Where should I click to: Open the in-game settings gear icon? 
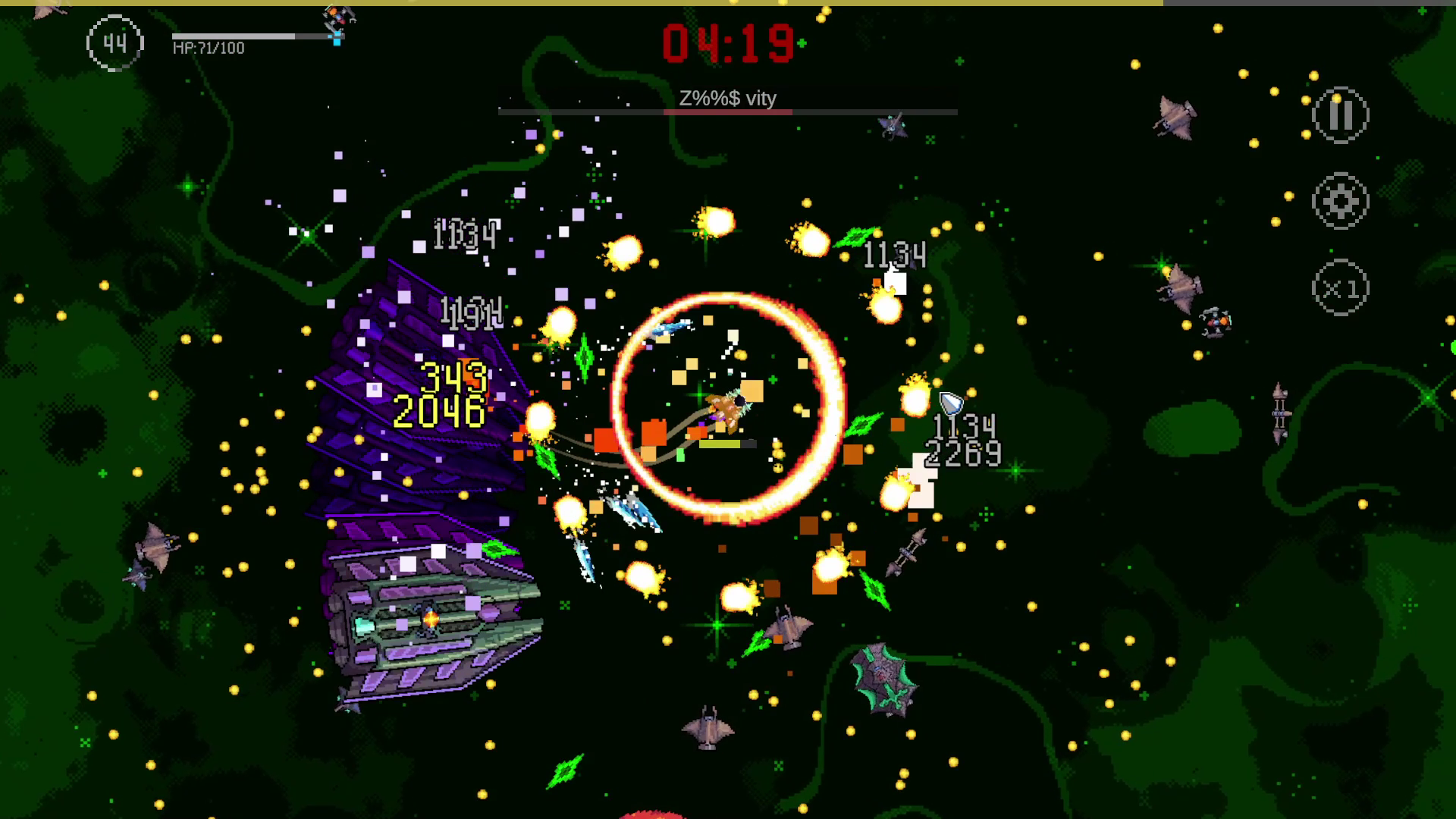coord(1340,202)
